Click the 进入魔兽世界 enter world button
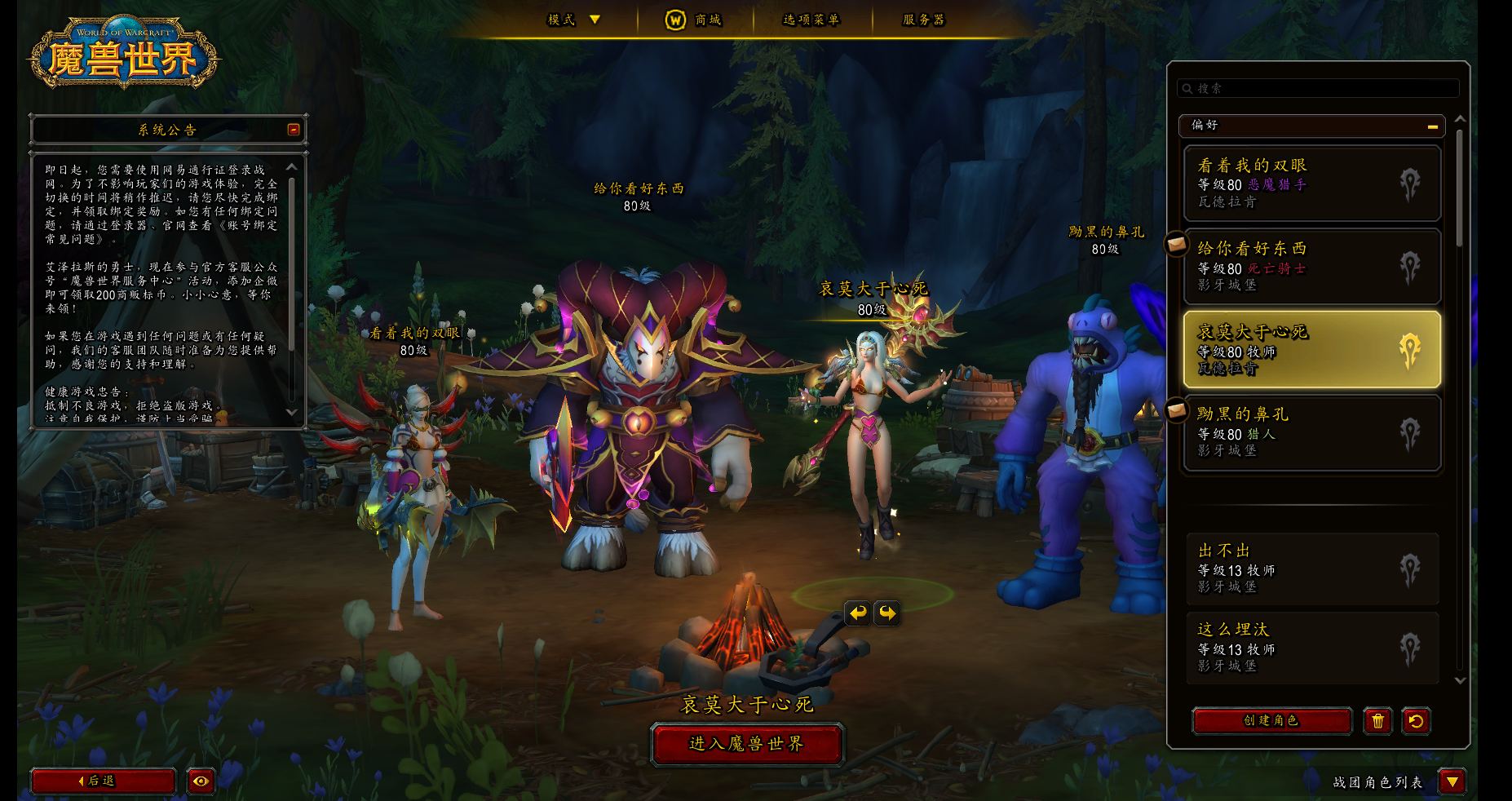The image size is (1512, 801). tap(746, 744)
